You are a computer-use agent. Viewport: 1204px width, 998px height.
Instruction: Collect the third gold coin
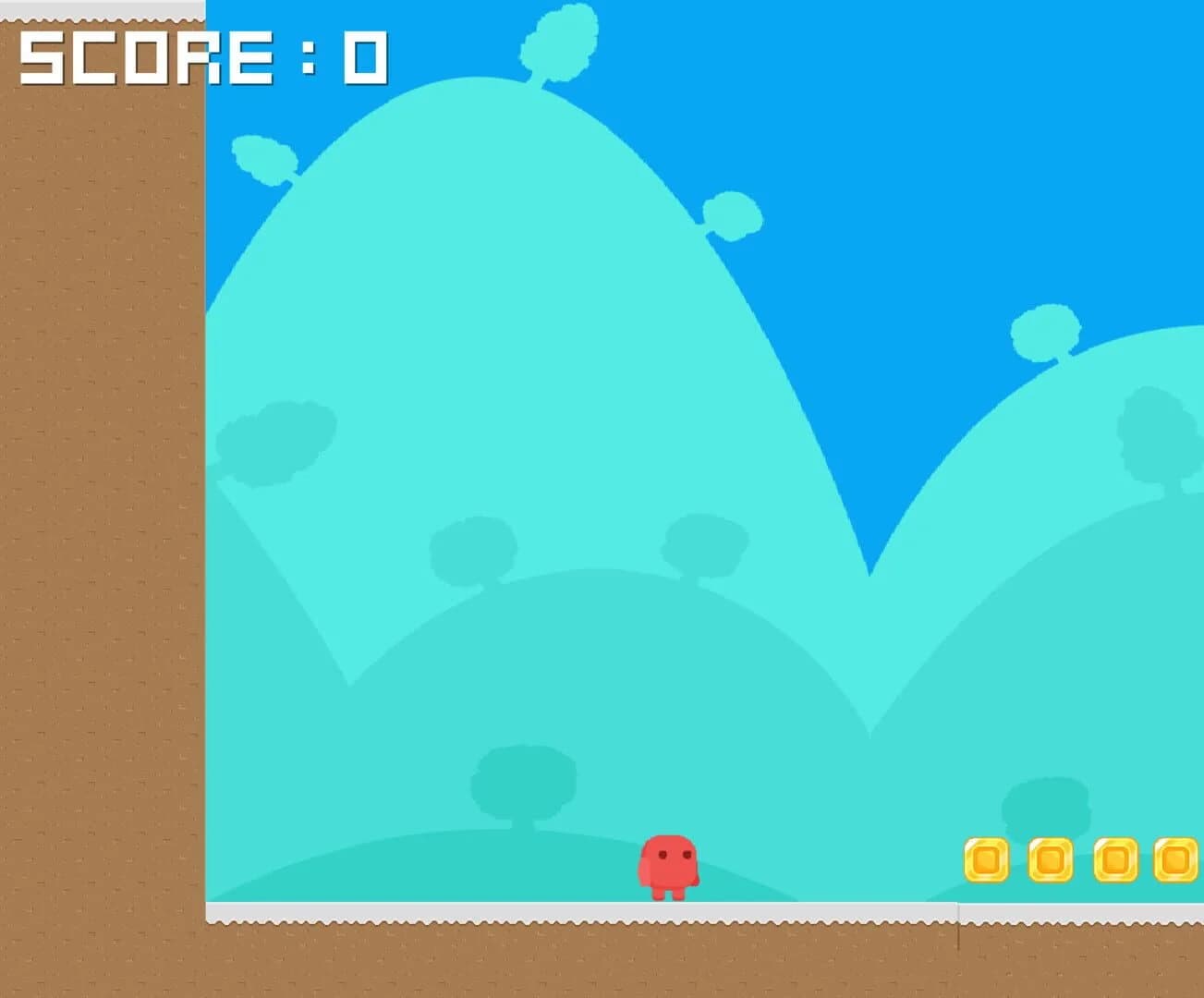(x=1116, y=859)
